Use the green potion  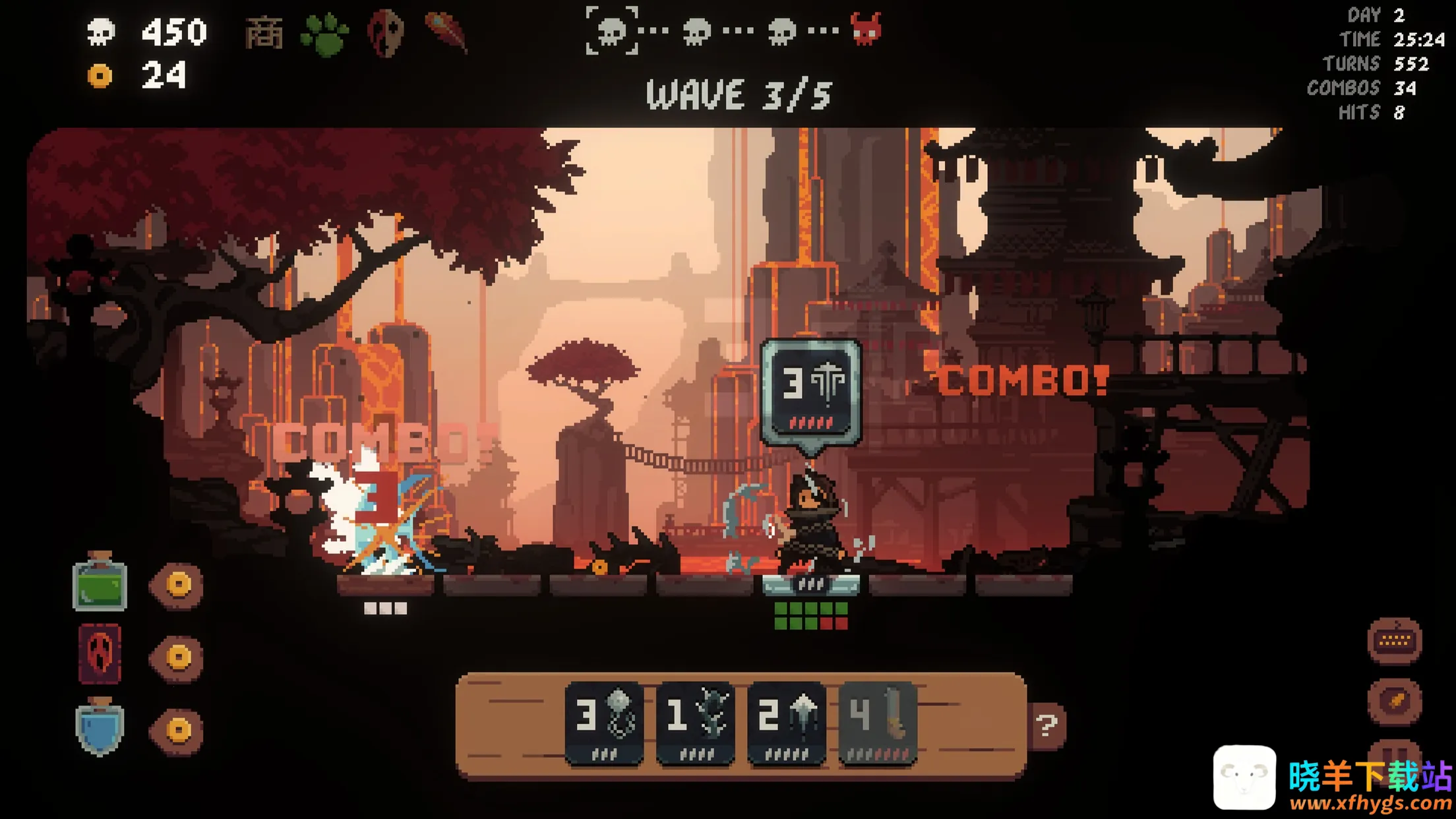click(x=100, y=583)
